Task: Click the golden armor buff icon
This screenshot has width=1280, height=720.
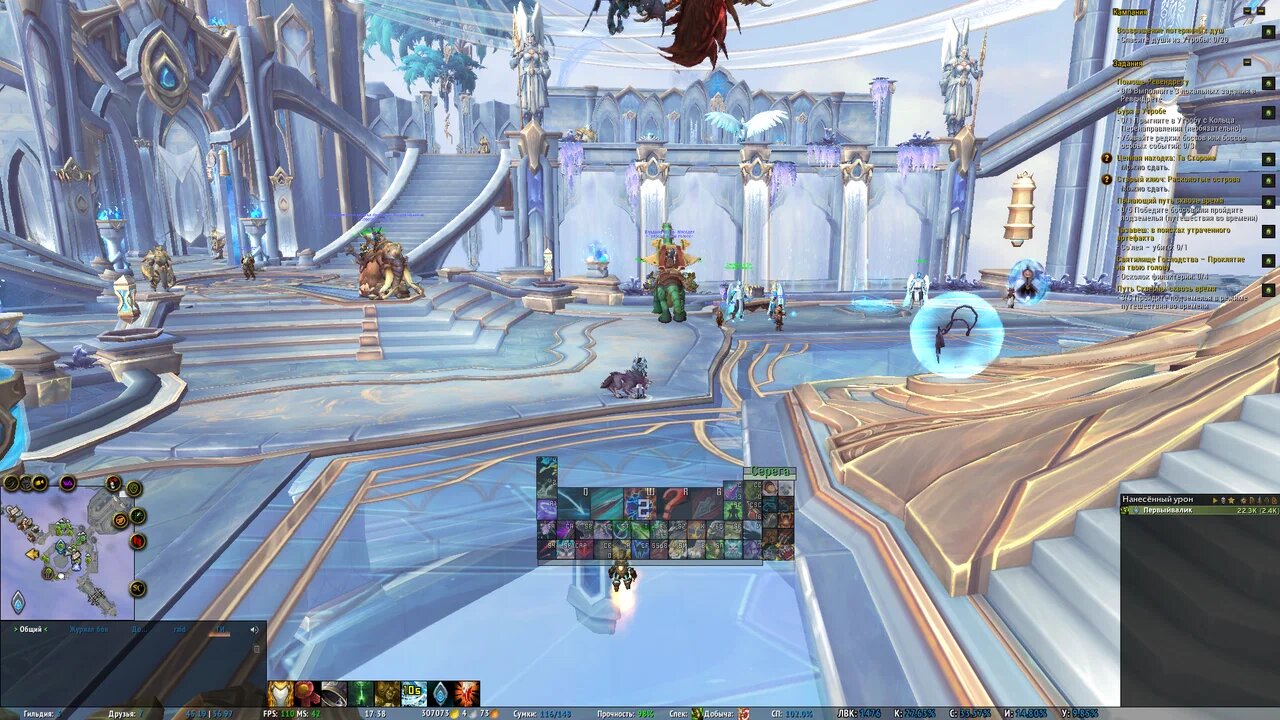Action: click(x=280, y=694)
